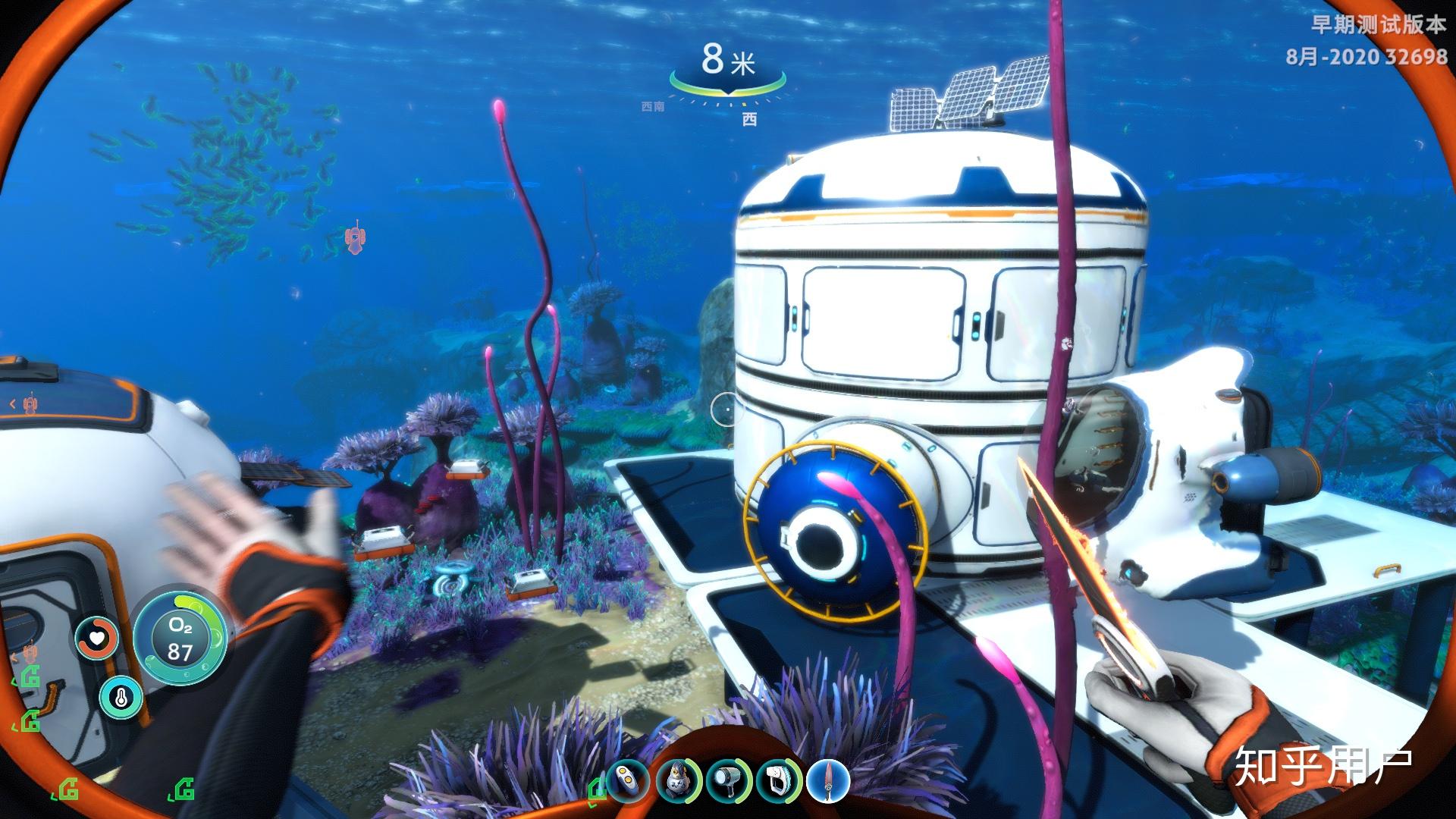Select the white two-light remote hotbar slot
Viewport: 1456px width, 819px height.
[x=627, y=780]
